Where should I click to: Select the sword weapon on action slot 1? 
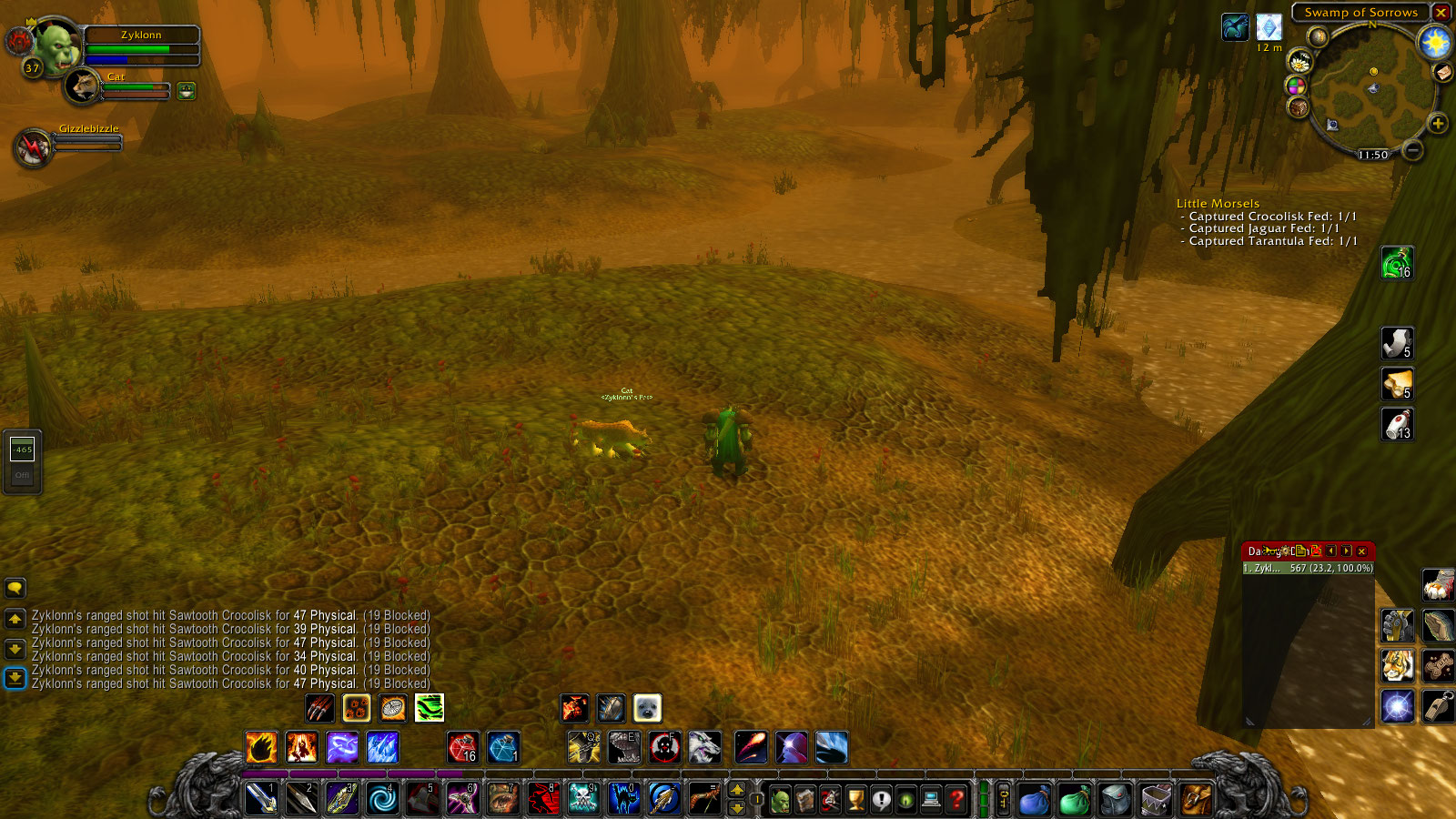(261, 799)
